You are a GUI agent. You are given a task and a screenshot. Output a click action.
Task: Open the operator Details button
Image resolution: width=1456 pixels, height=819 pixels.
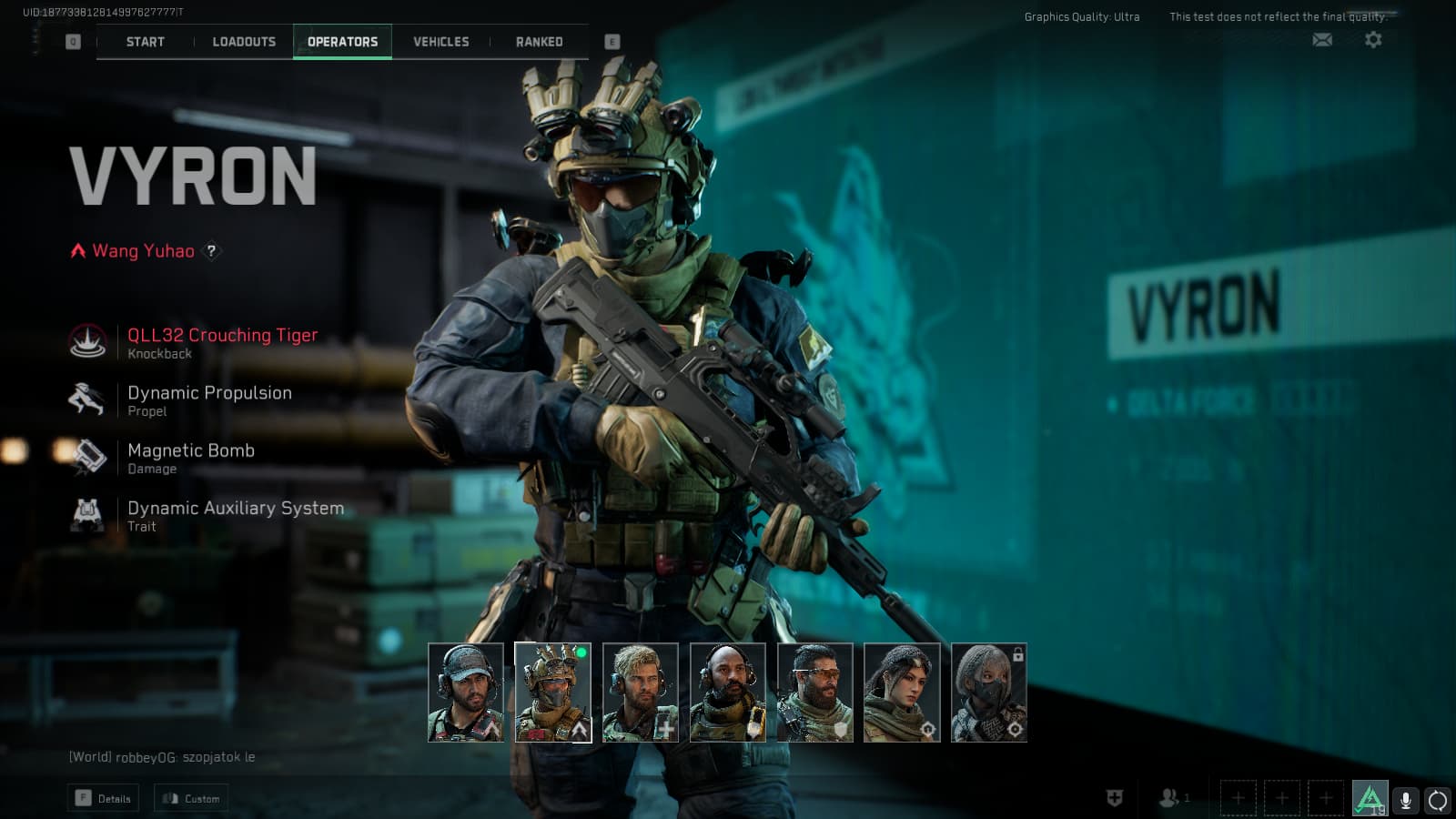104,798
